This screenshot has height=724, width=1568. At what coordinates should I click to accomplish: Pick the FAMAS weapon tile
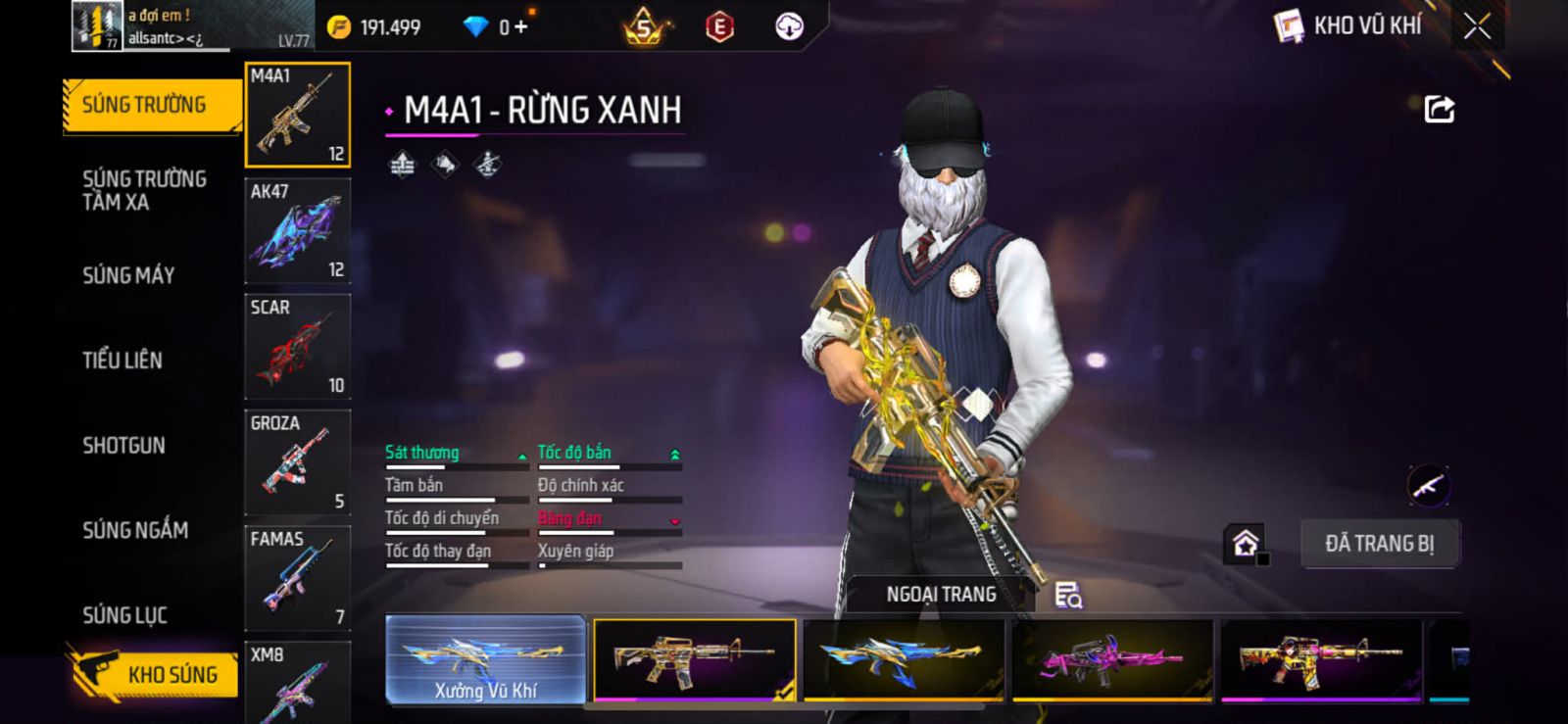pyautogui.click(x=297, y=578)
